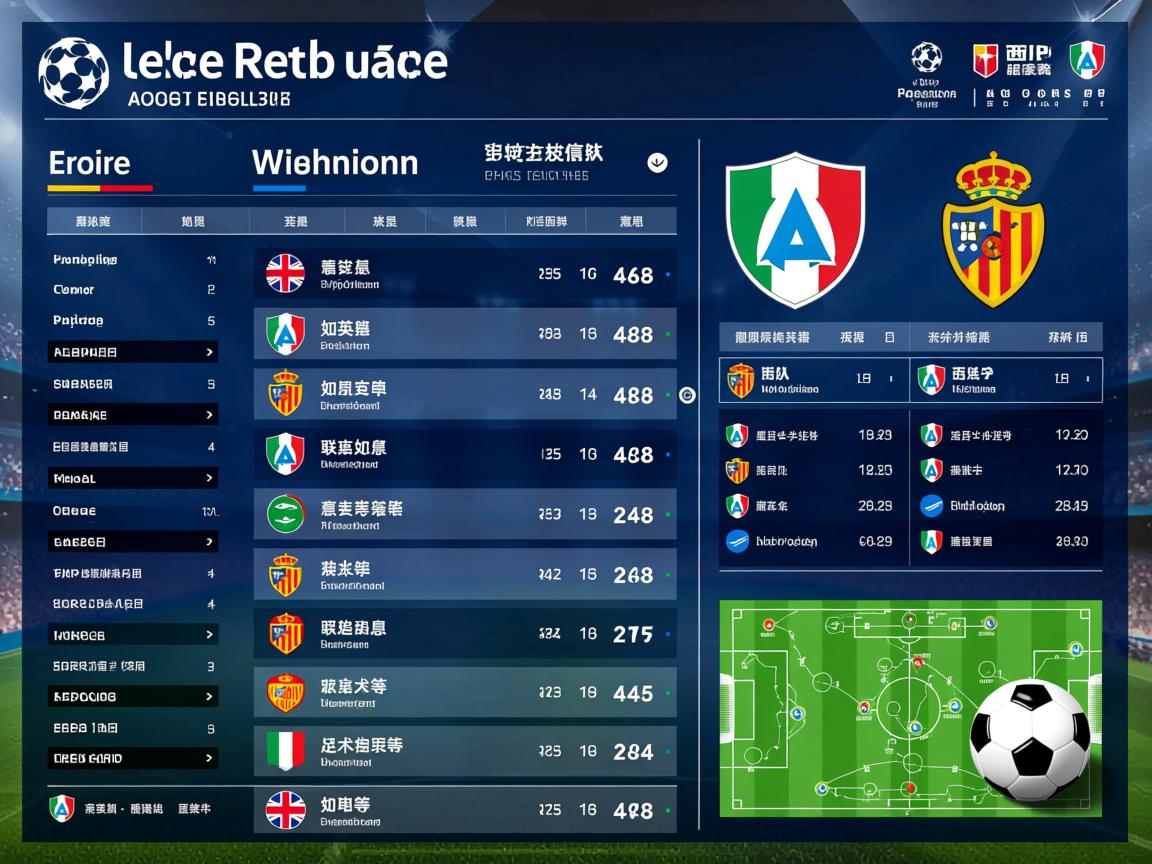Click the small circular handle on the panel divider
This screenshot has width=1152, height=864.
pyautogui.click(x=687, y=395)
